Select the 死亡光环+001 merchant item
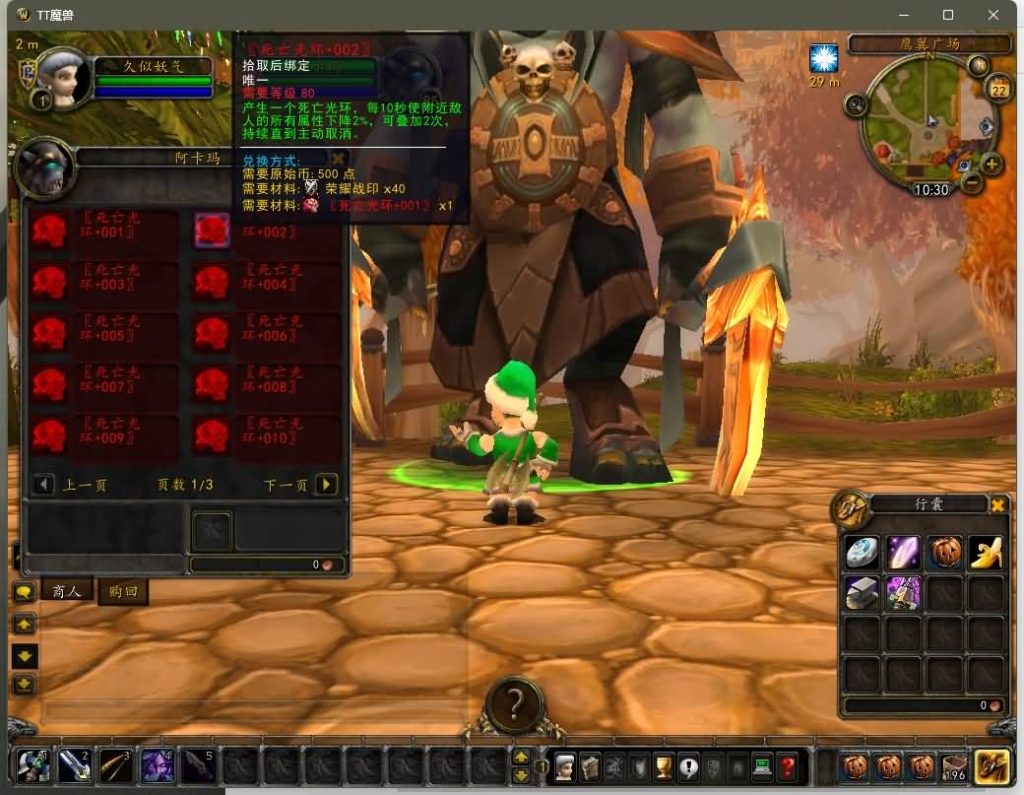This screenshot has height=795, width=1024. [50, 231]
